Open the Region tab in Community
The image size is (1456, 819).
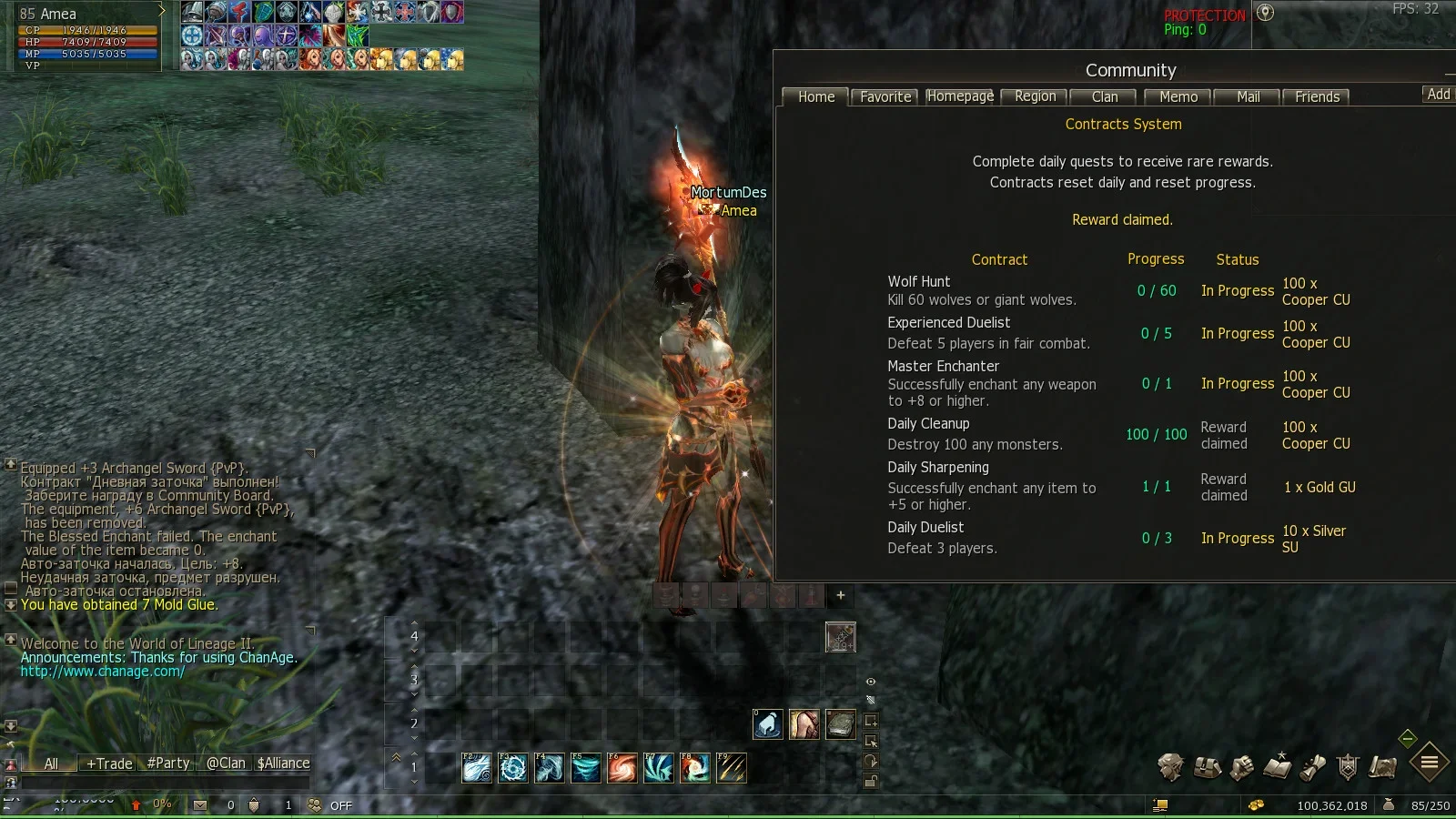click(x=1035, y=97)
